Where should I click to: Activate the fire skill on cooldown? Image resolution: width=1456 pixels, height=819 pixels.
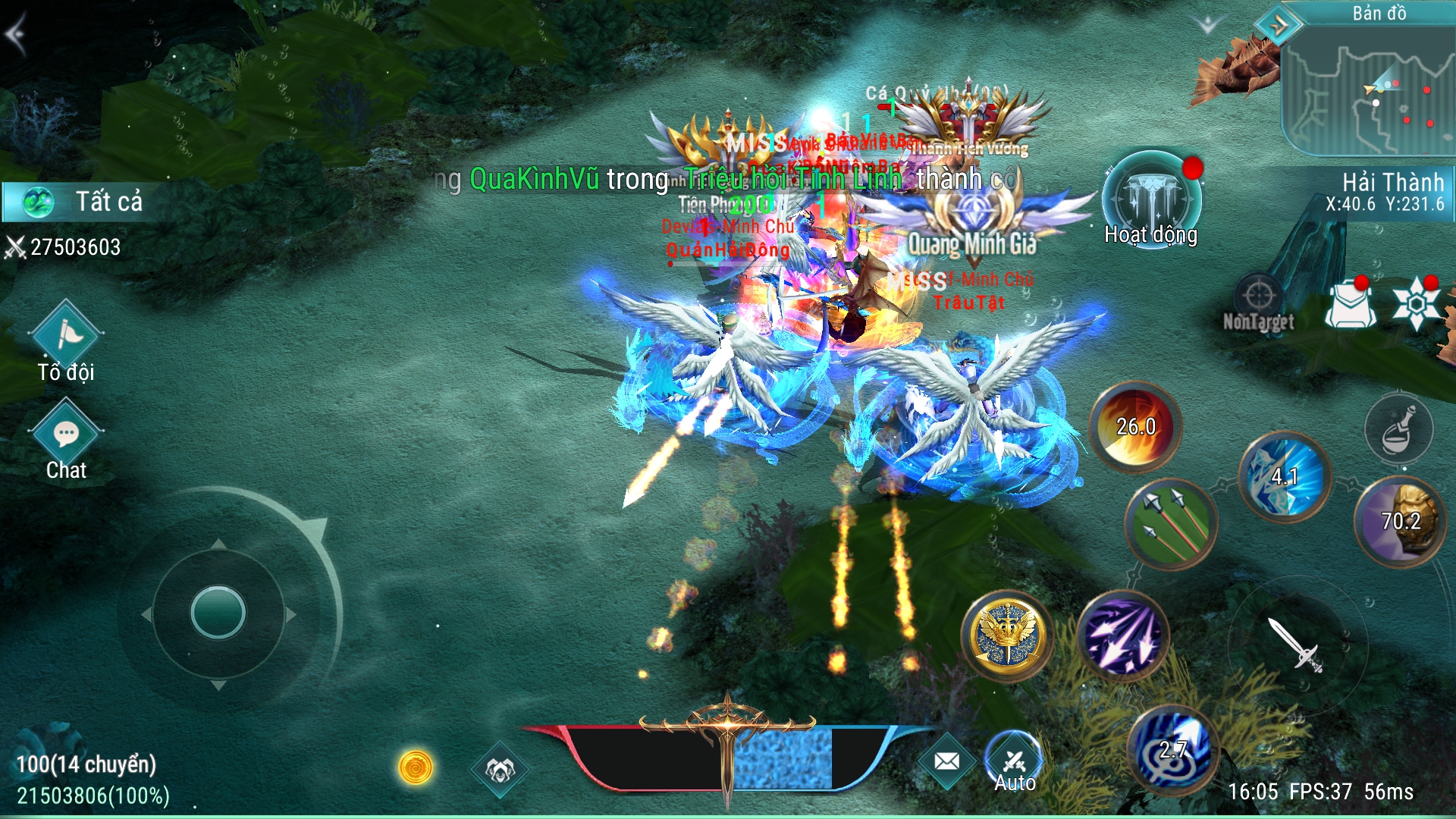(x=1135, y=427)
